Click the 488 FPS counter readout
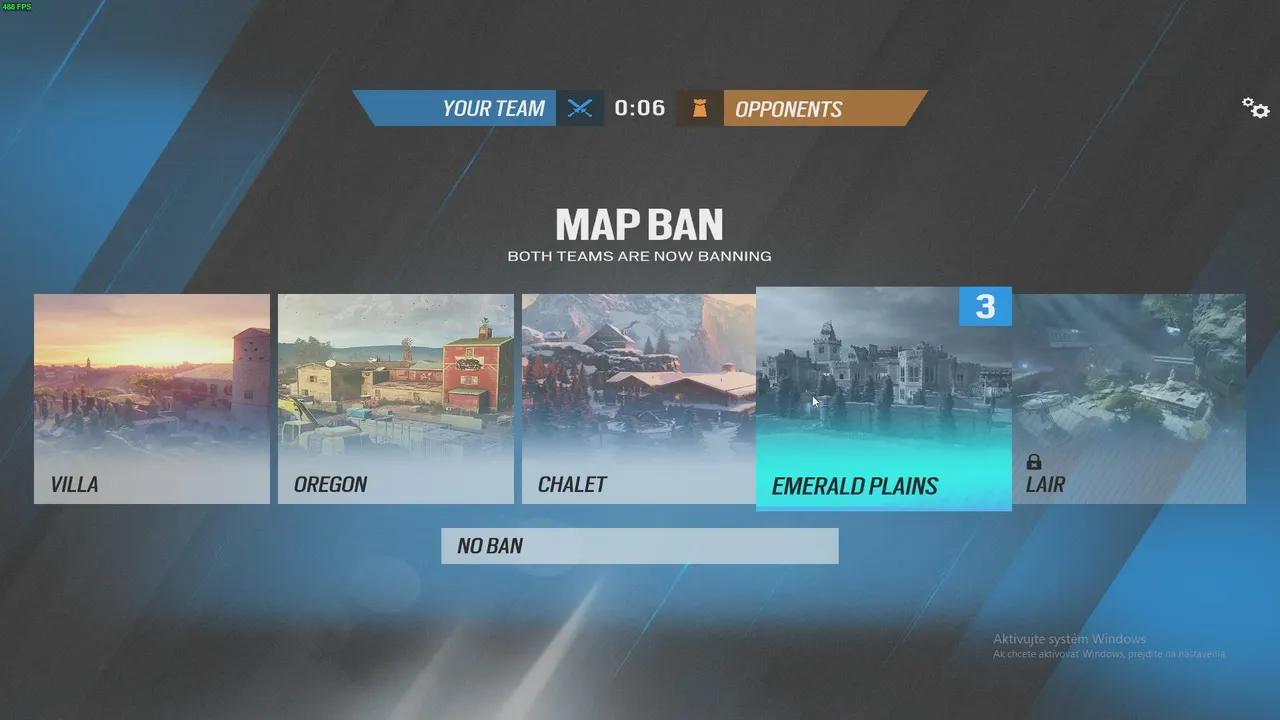Image resolution: width=1280 pixels, height=720 pixels. (15, 6)
